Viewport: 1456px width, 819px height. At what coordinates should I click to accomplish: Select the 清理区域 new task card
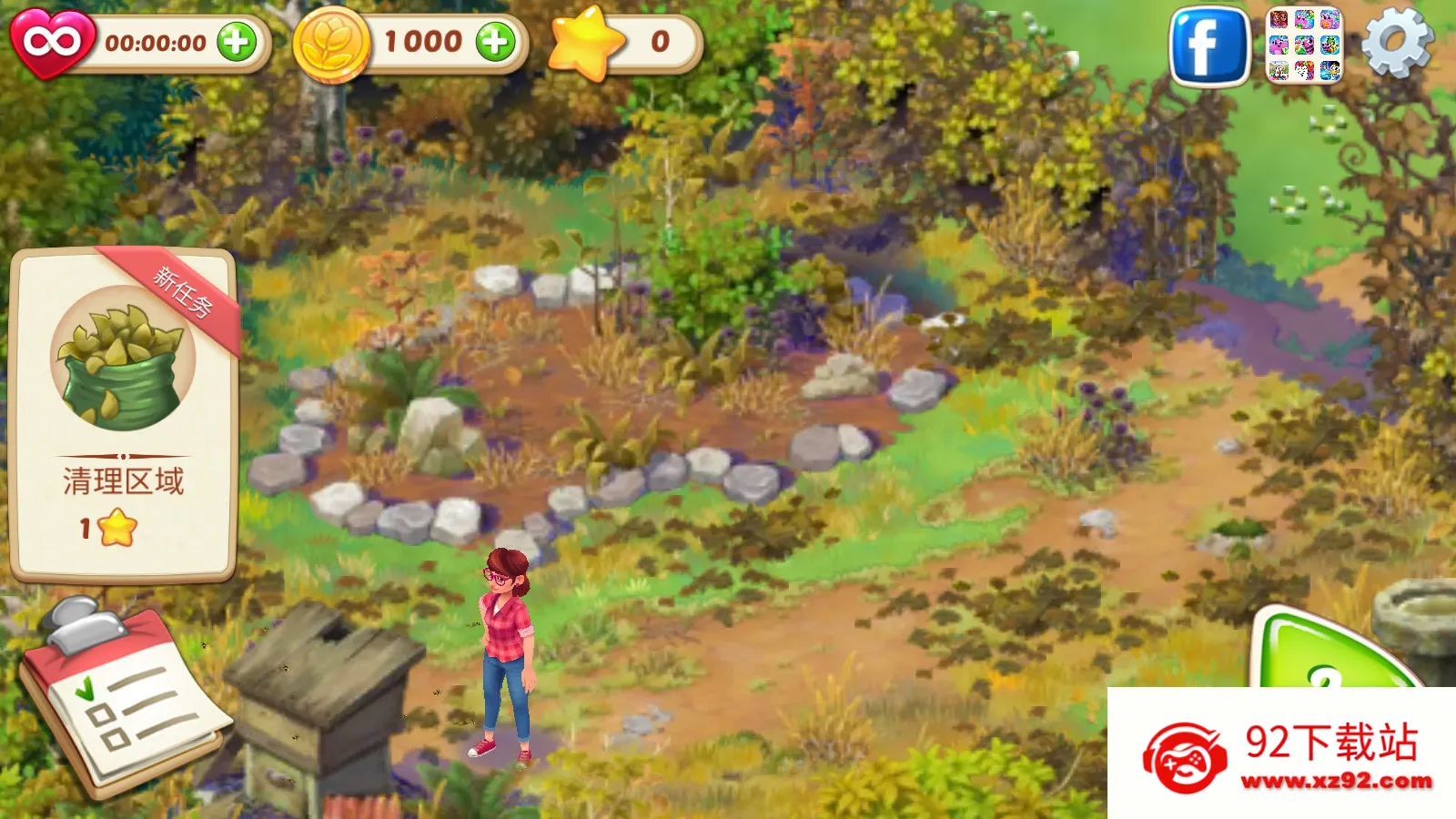click(124, 414)
